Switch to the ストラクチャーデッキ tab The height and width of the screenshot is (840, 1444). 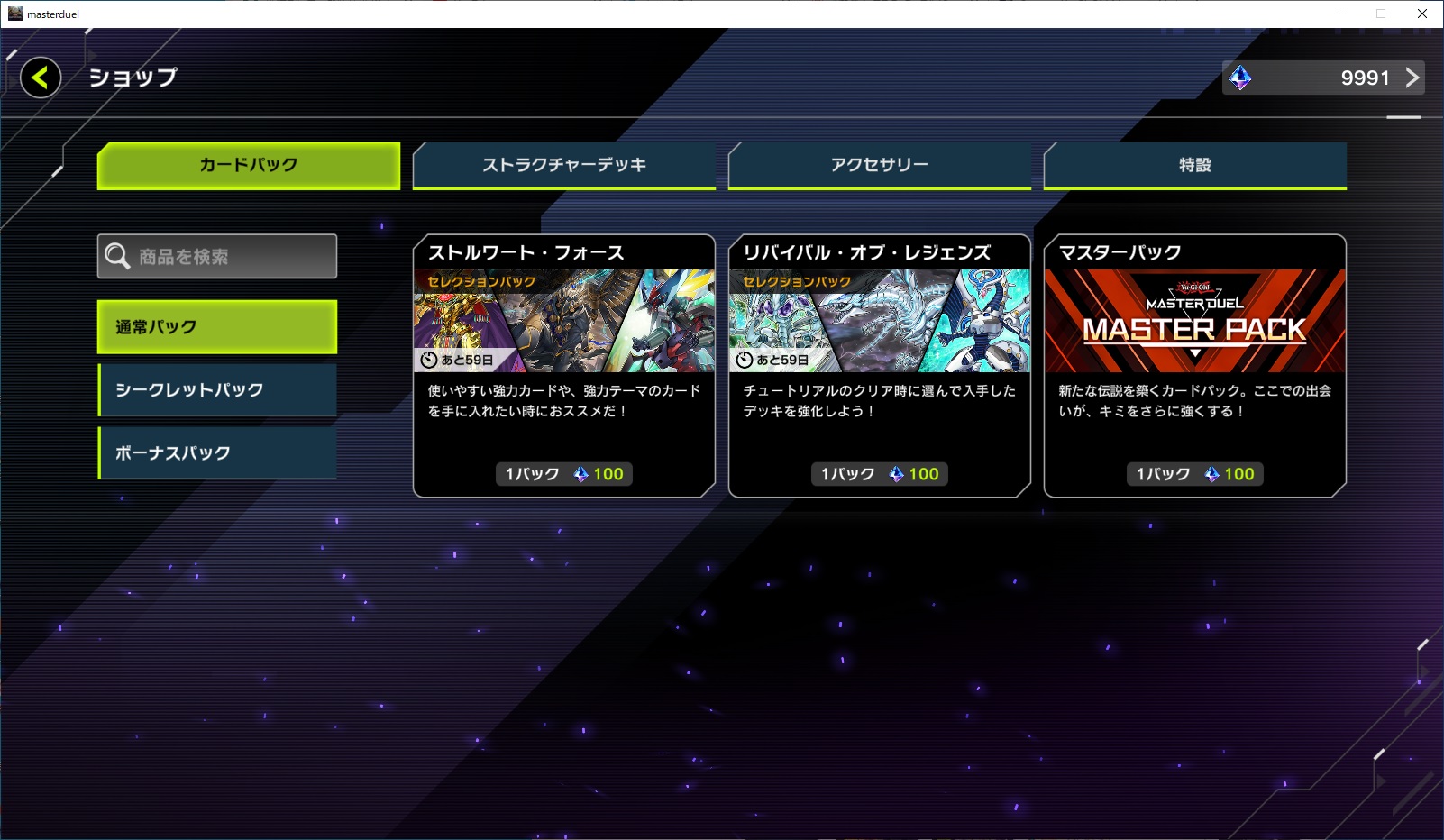click(x=564, y=165)
